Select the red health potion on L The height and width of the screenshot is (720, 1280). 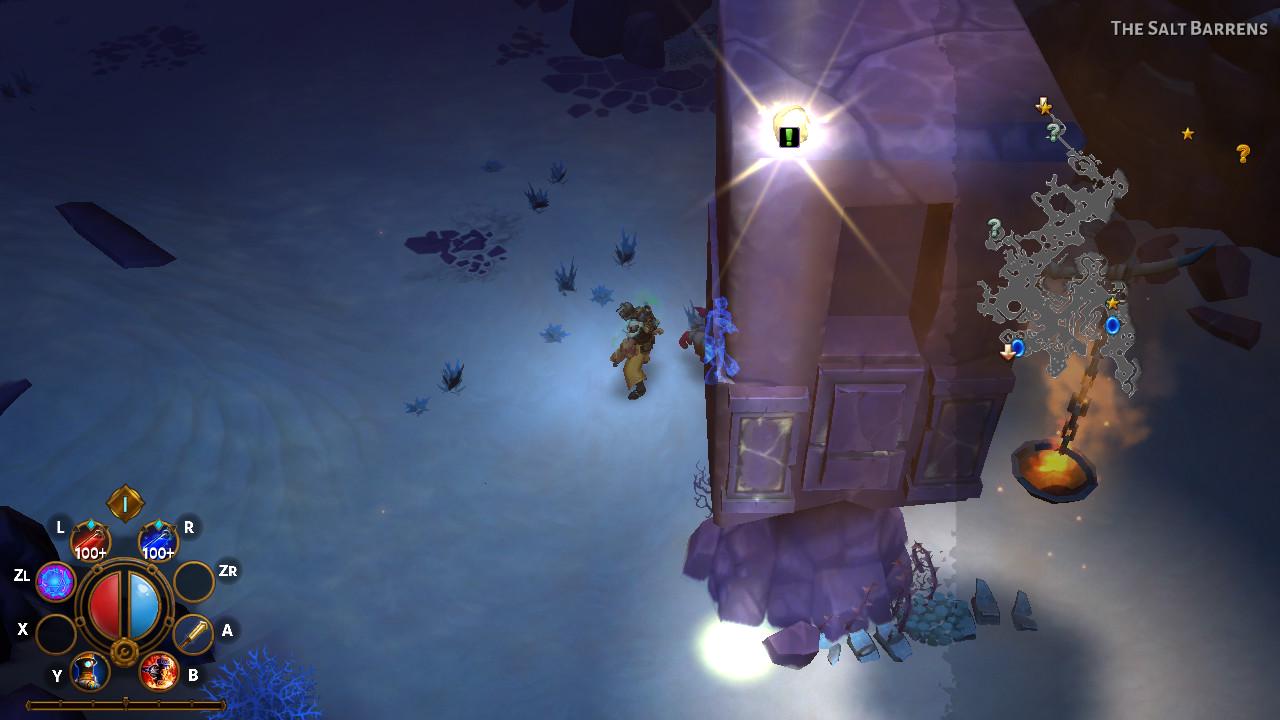click(x=91, y=536)
